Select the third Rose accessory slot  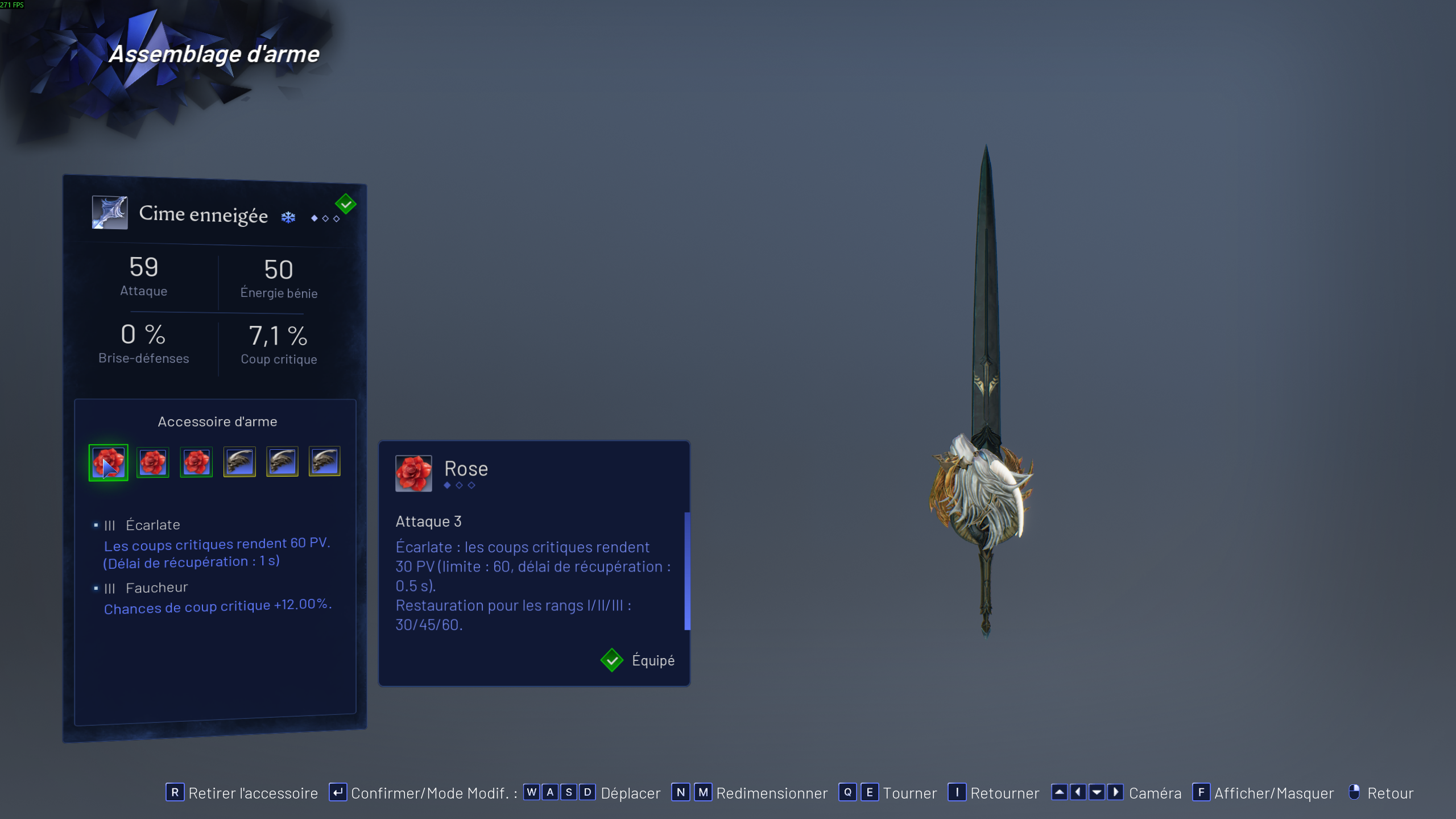coord(196,462)
